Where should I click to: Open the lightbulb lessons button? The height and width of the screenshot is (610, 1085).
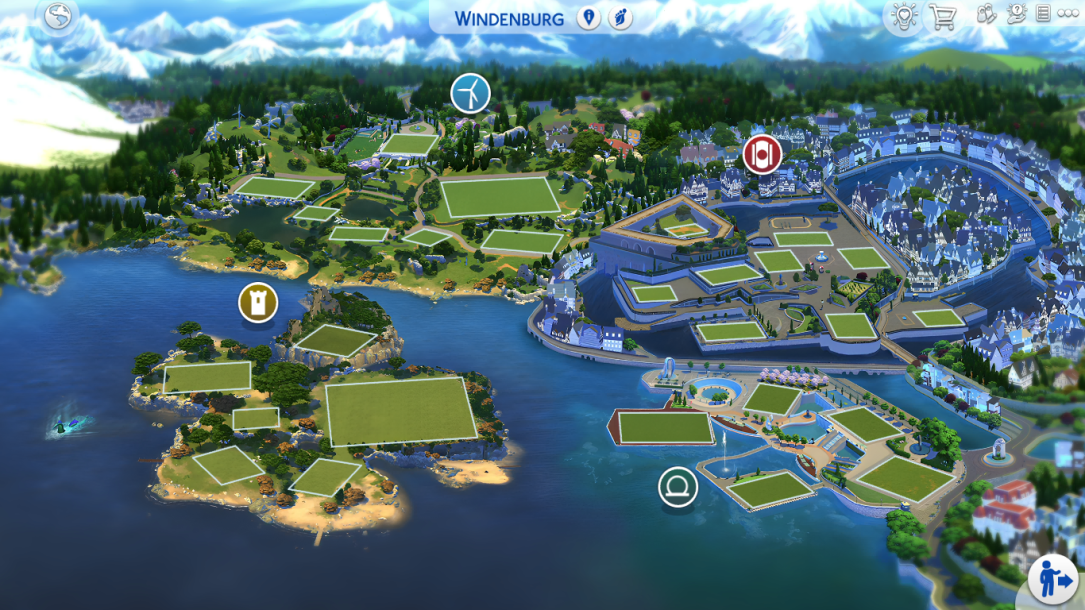pyautogui.click(x=904, y=16)
